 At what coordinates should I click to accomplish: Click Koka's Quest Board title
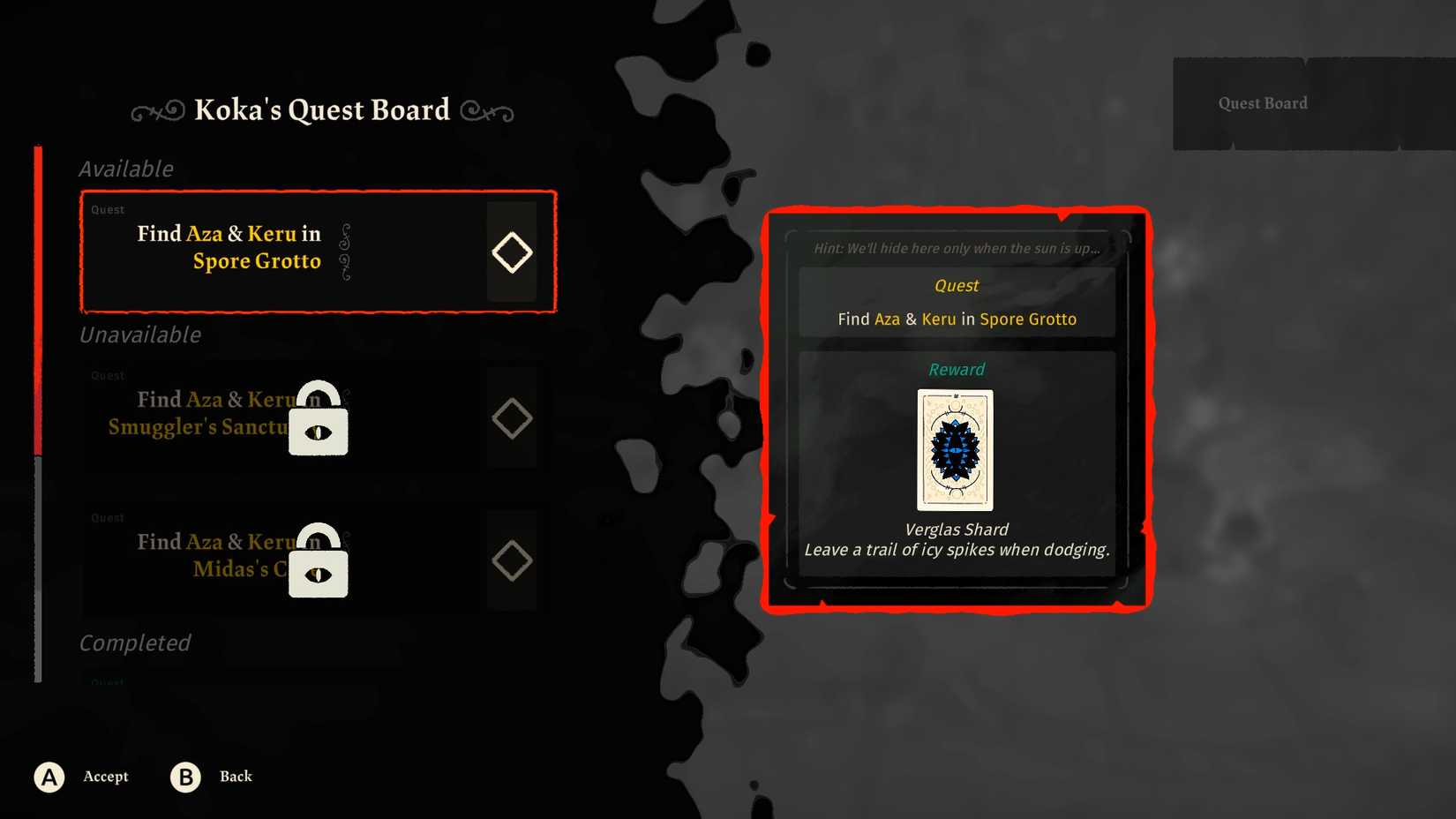pyautogui.click(x=320, y=109)
